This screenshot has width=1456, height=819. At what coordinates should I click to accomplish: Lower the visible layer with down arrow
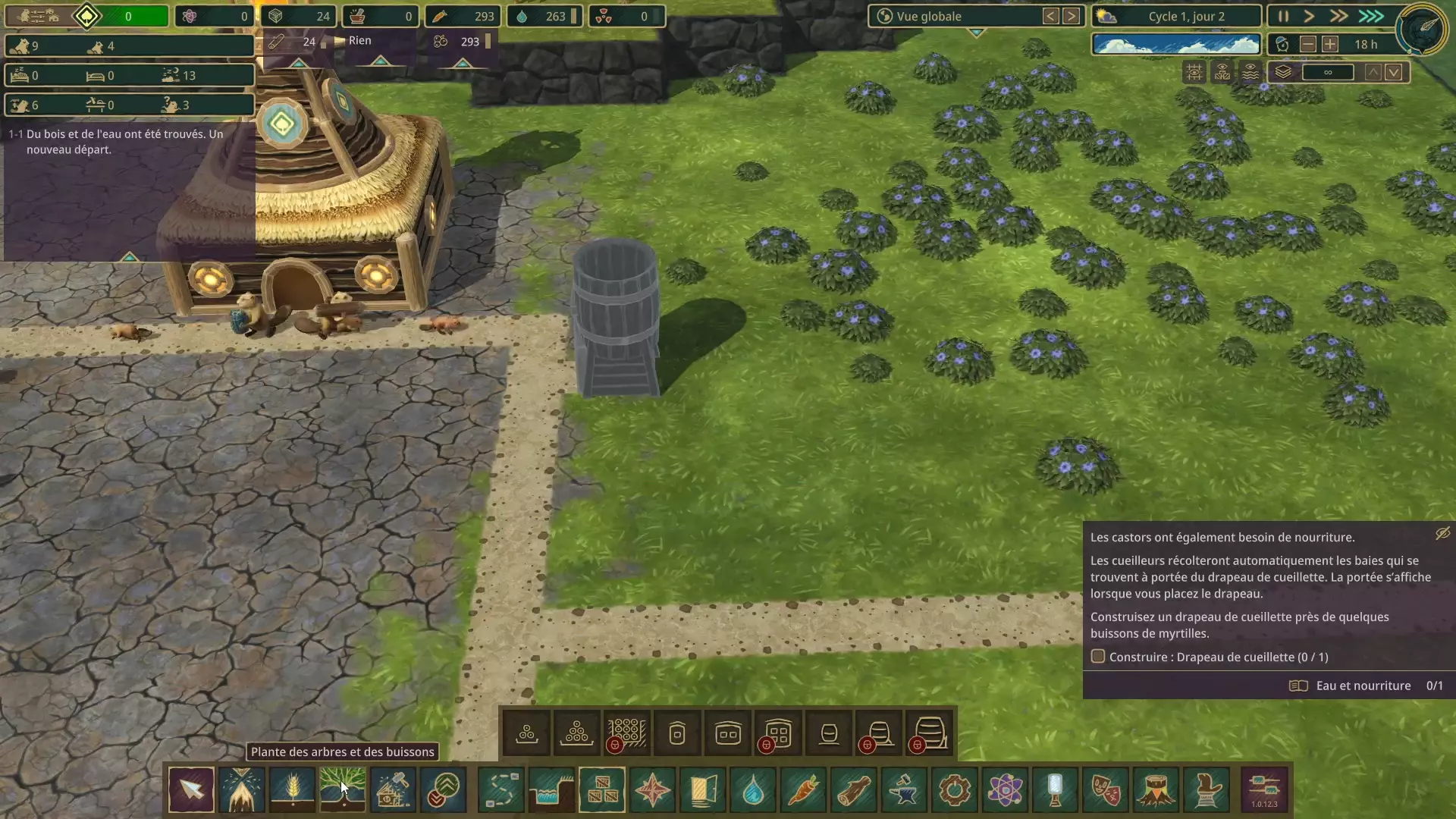pyautogui.click(x=1394, y=72)
